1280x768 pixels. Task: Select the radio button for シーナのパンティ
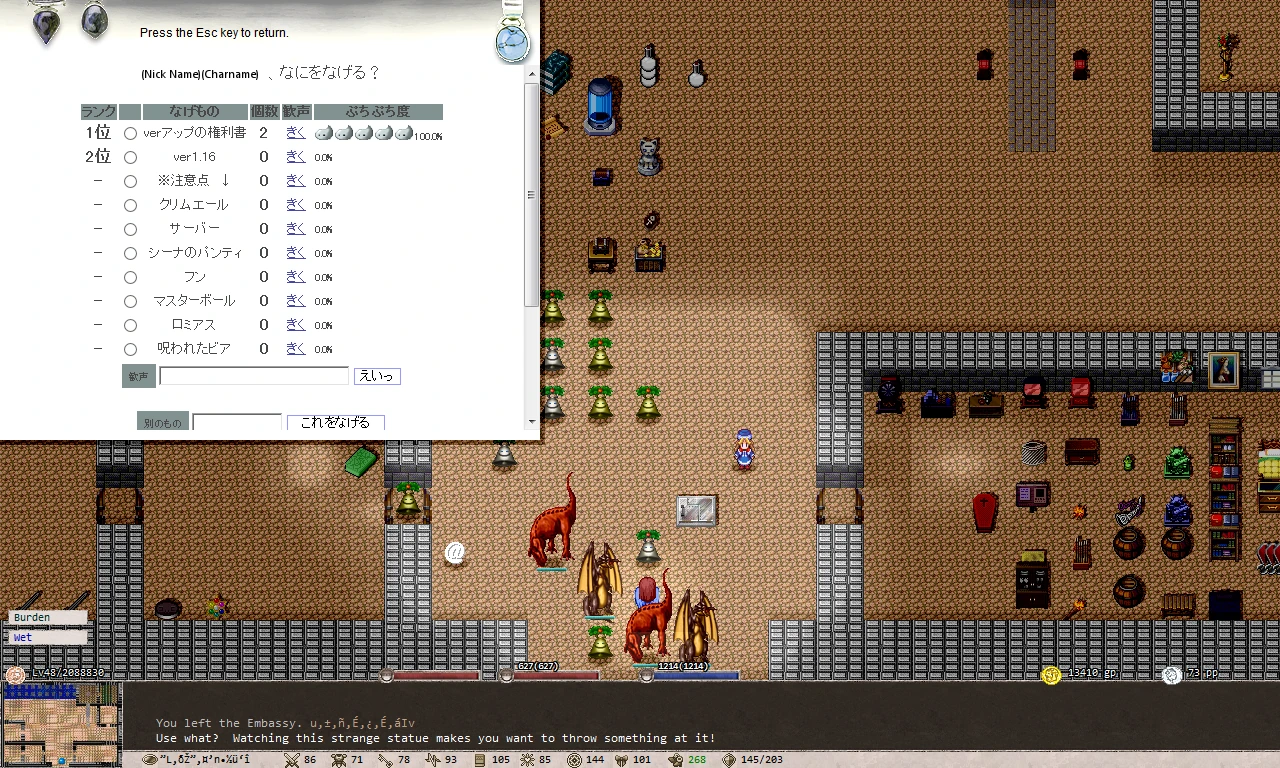(130, 253)
